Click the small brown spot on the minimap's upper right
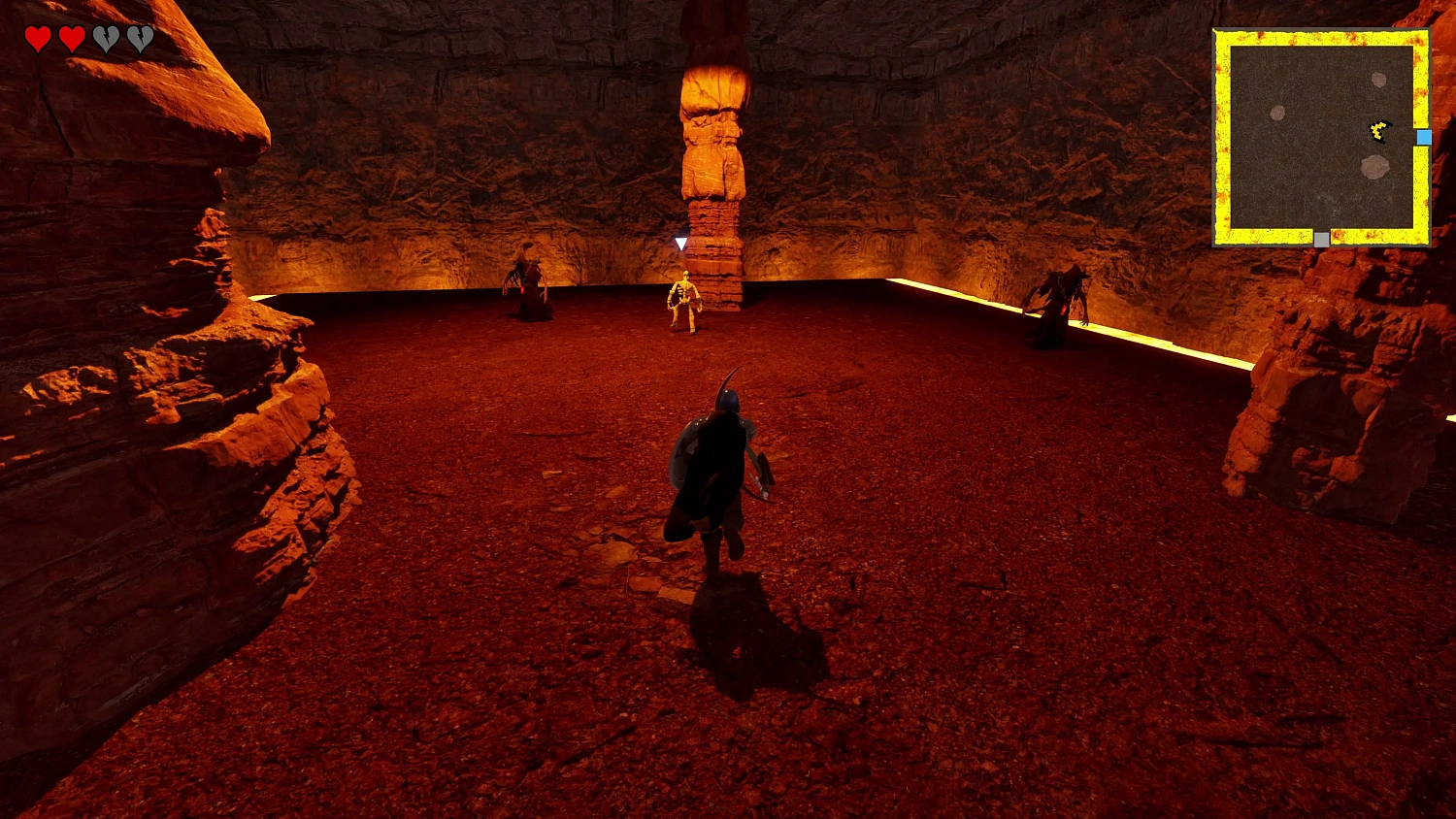Viewport: 1456px width, 819px height. coord(1377,80)
